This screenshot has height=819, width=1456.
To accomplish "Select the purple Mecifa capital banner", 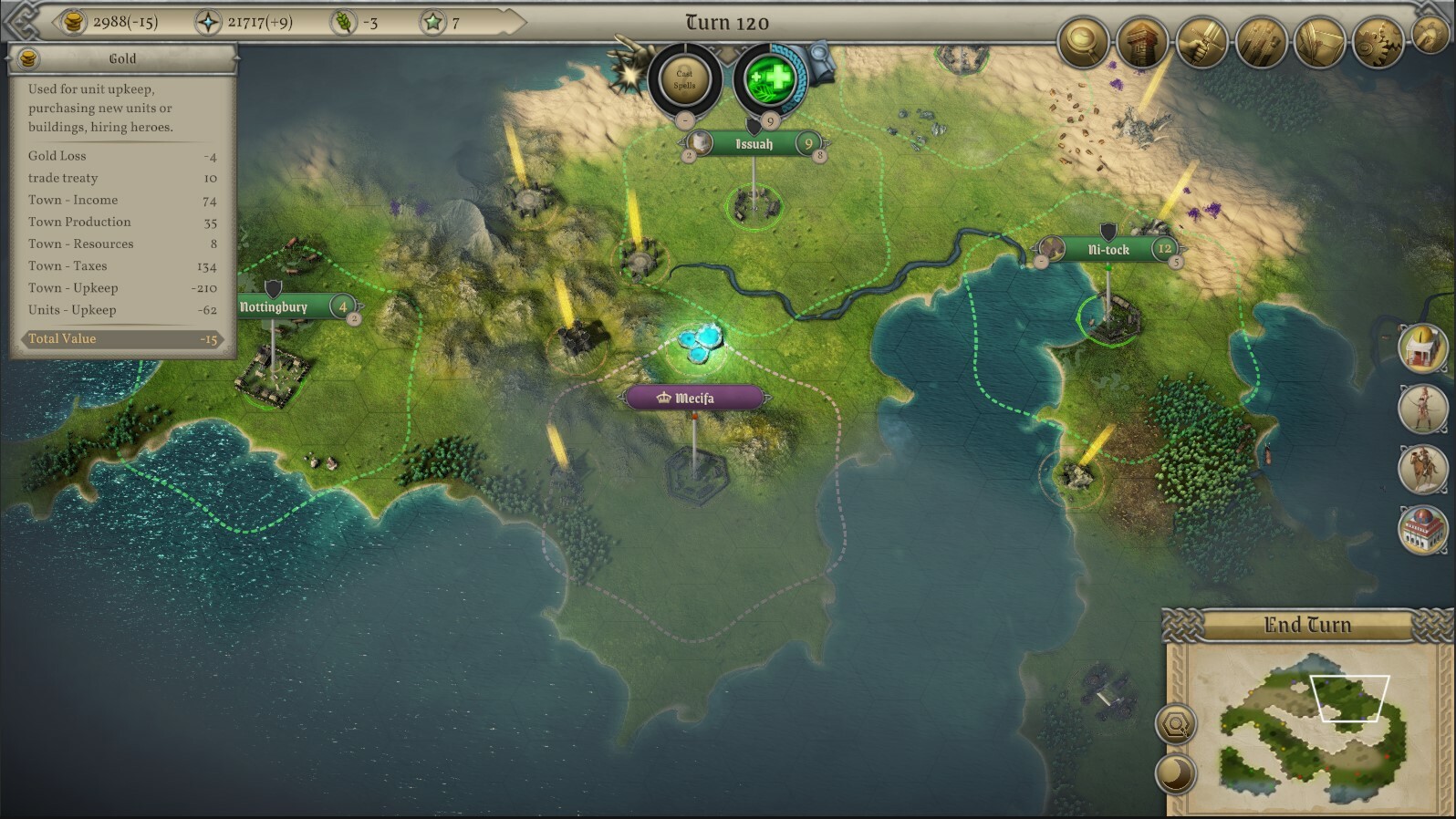I will pyautogui.click(x=693, y=399).
